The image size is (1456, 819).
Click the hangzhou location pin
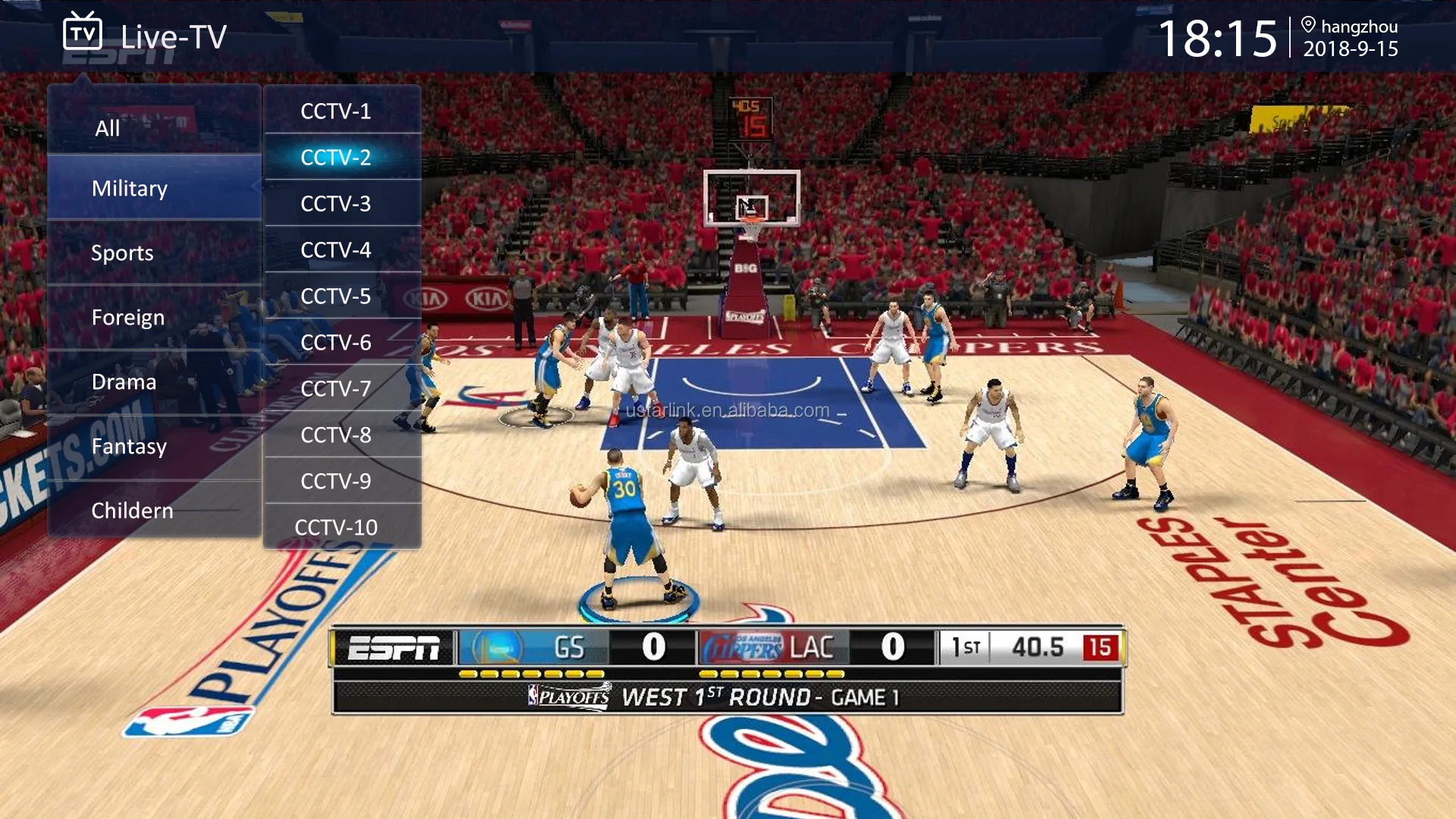[1308, 25]
